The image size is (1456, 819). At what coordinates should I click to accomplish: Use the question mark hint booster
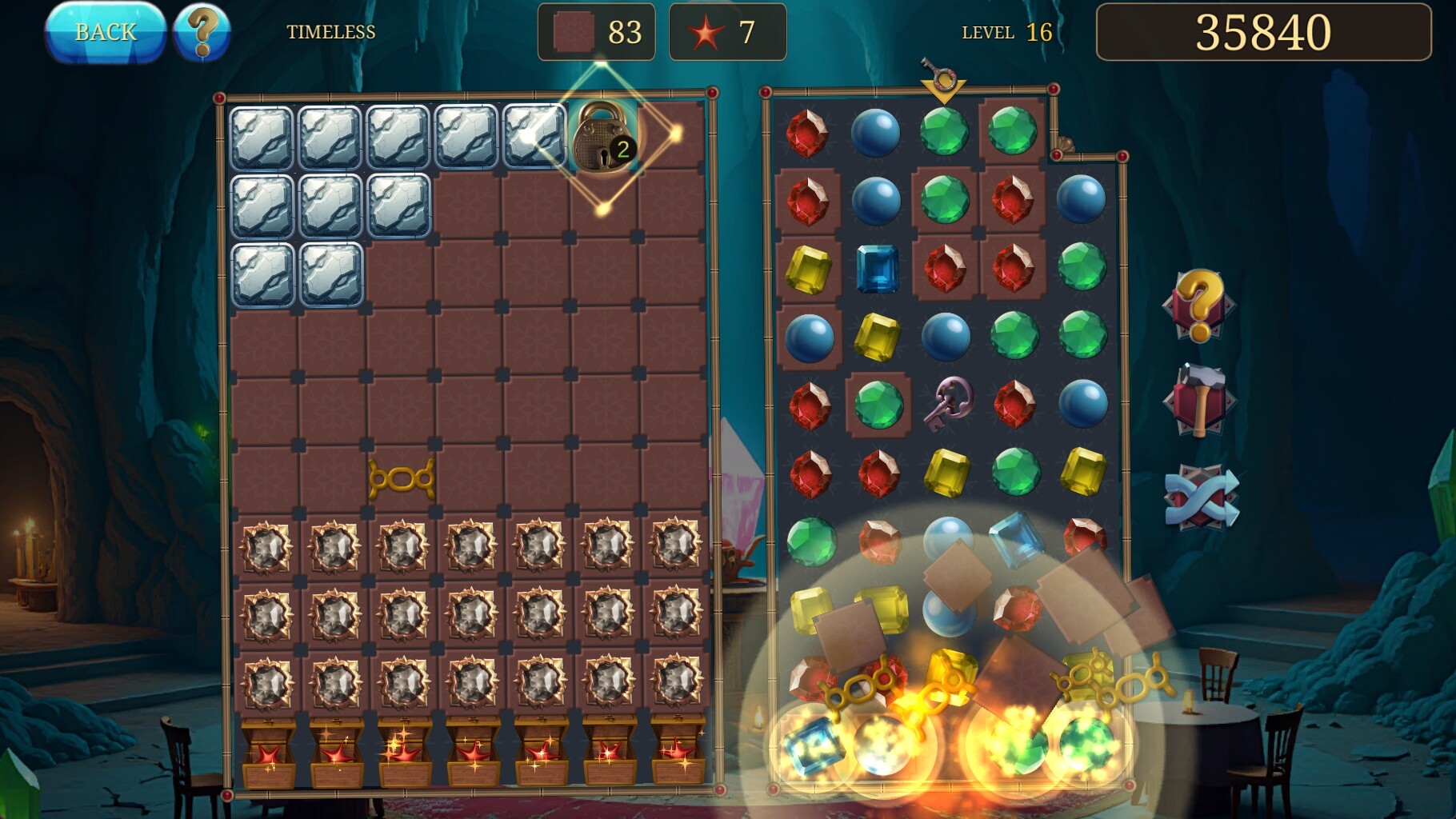(x=1198, y=306)
